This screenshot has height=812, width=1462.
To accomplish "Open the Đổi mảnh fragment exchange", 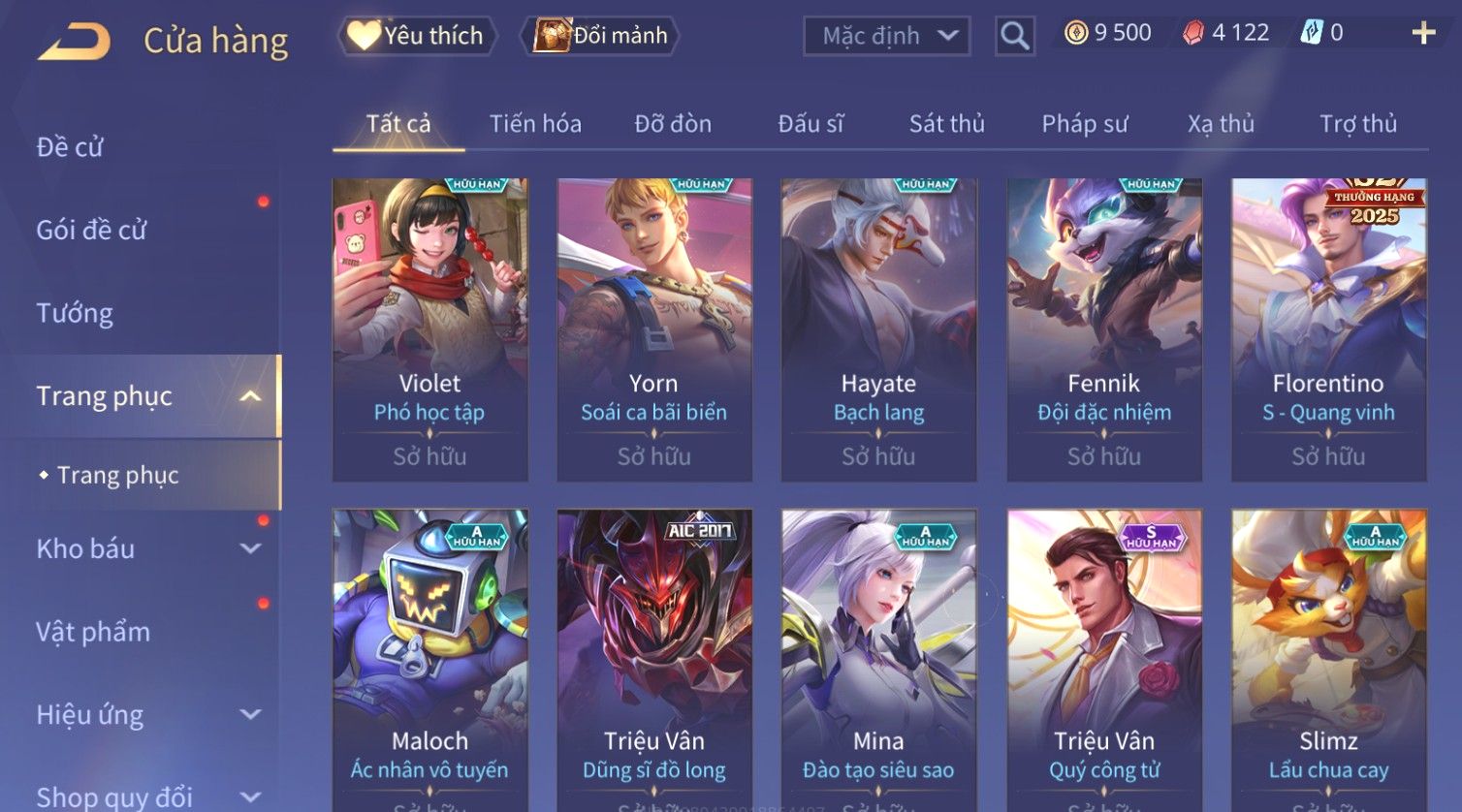I will click(x=601, y=36).
